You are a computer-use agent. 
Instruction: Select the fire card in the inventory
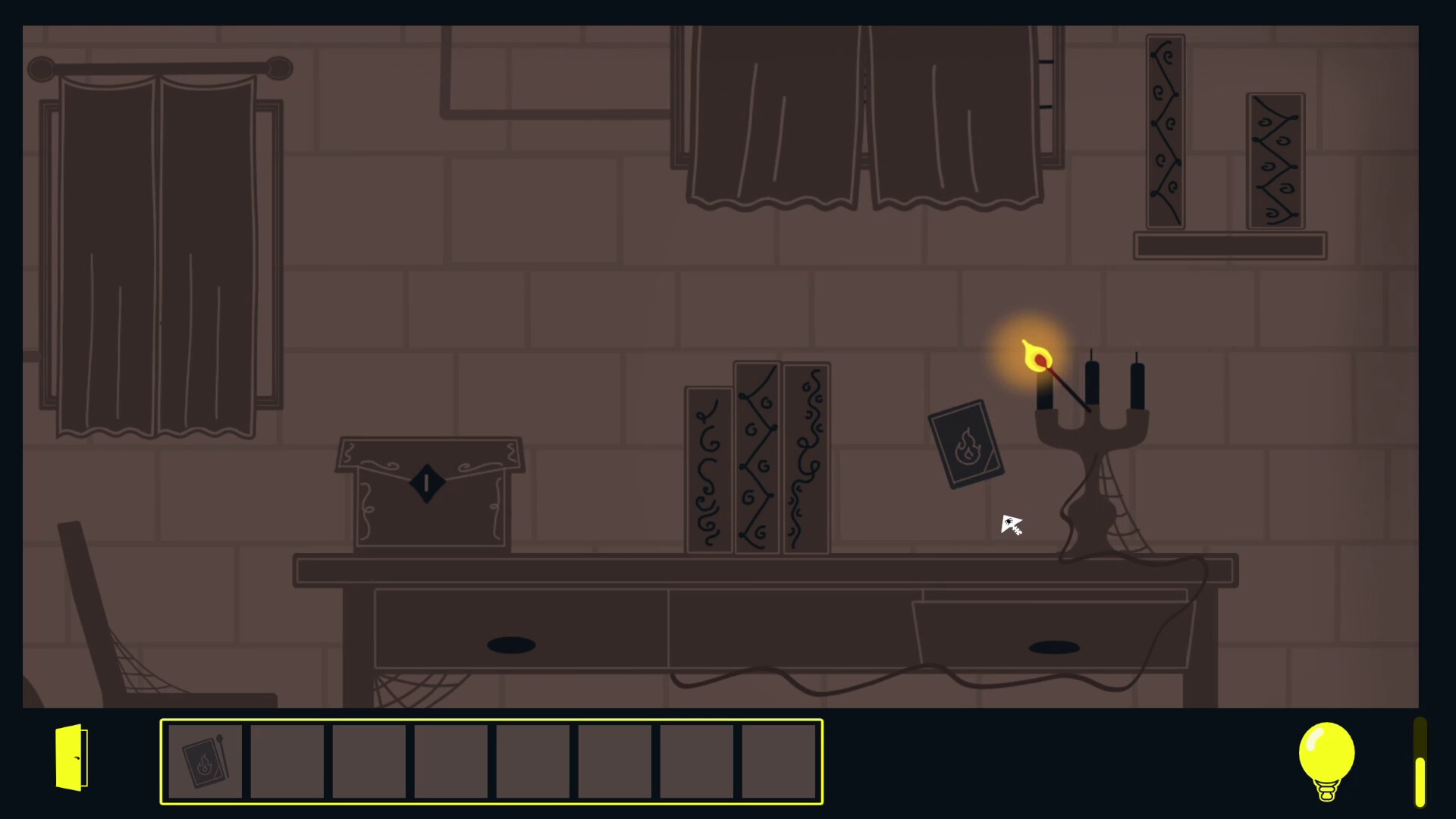pos(205,761)
